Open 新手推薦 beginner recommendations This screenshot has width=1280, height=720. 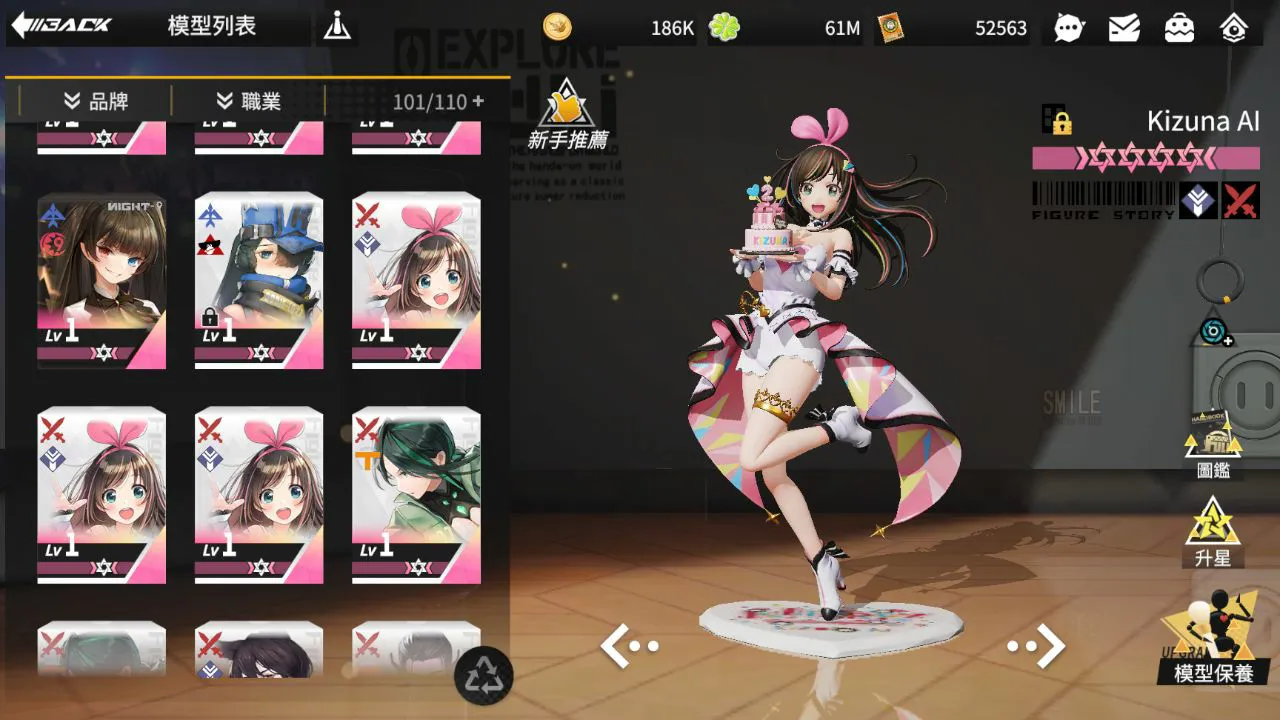(x=568, y=115)
